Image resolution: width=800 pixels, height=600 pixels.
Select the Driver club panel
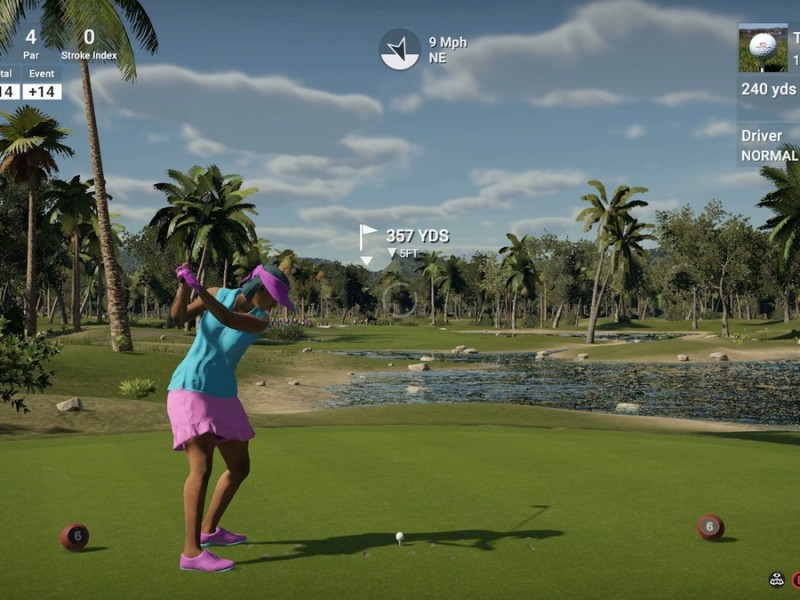pos(769,145)
